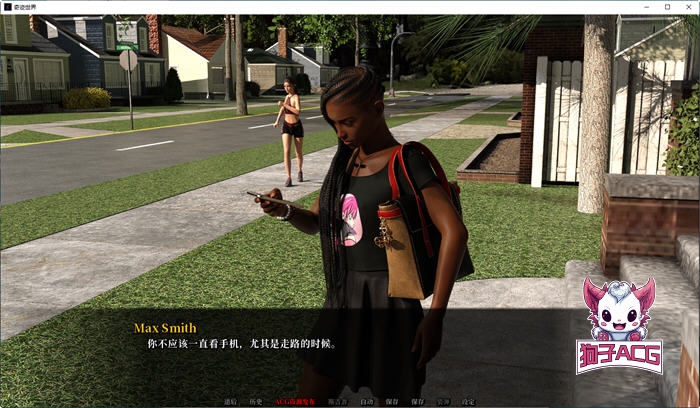This screenshot has height=408, width=700.
Task: Go back with the 退后 button
Action: tap(231, 402)
